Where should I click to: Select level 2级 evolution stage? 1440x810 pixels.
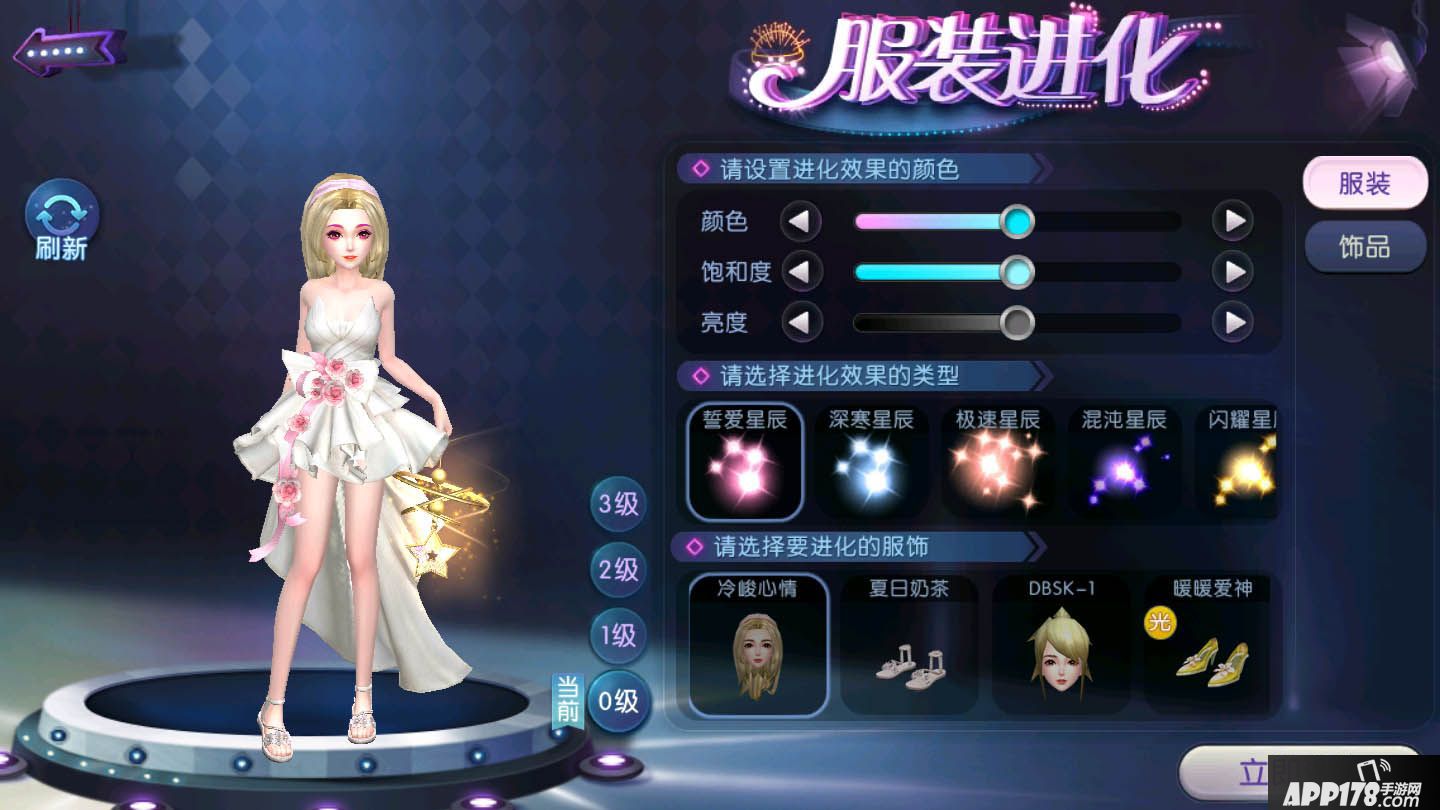click(617, 570)
